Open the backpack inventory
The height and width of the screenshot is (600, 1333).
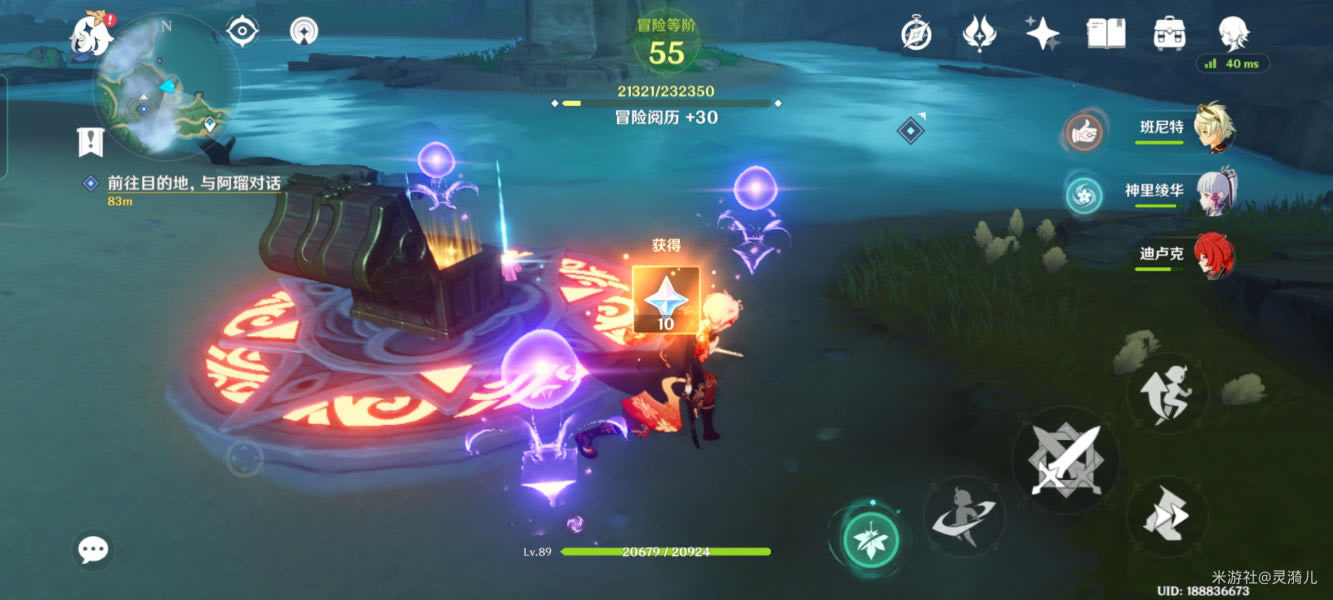[x=1169, y=34]
